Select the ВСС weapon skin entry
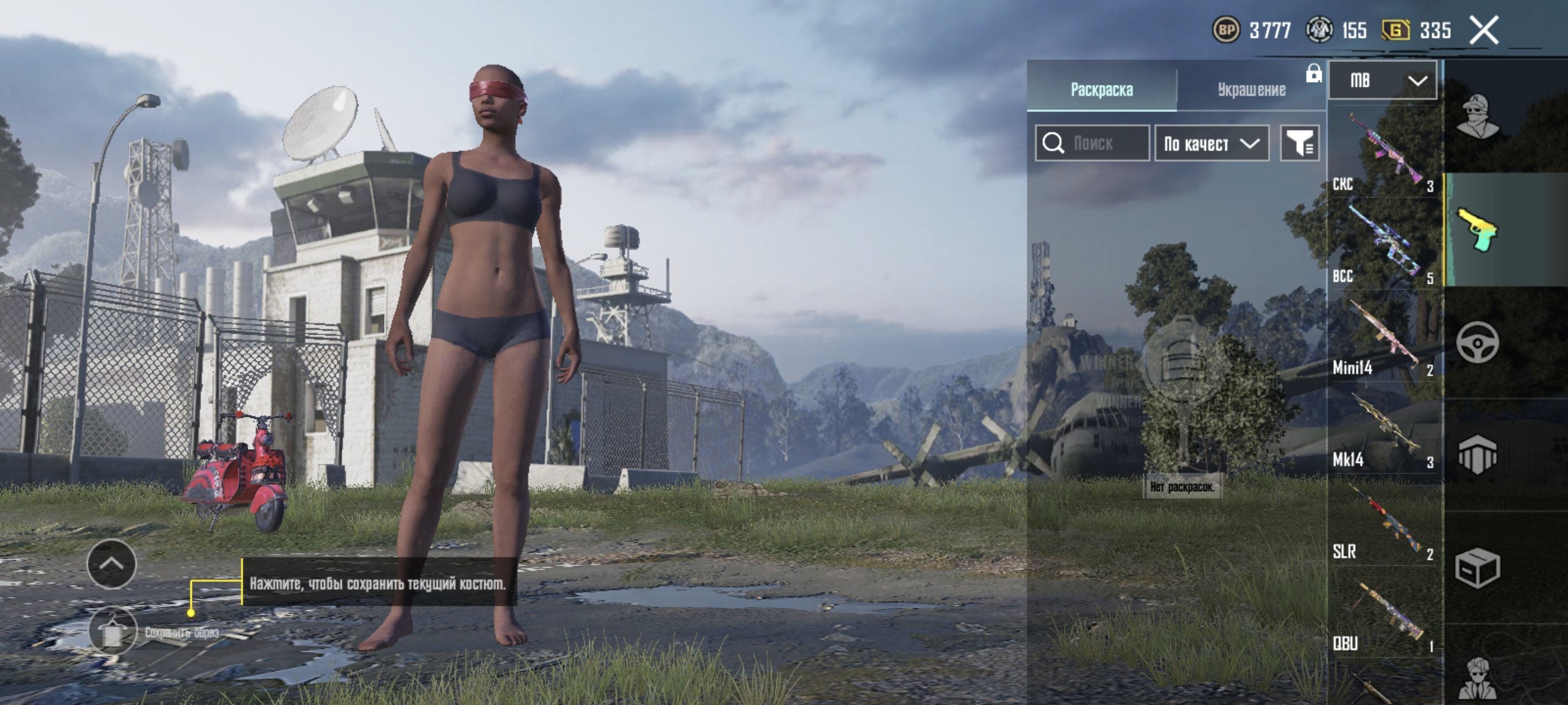Screen dimensions: 1568x705 tap(1383, 243)
